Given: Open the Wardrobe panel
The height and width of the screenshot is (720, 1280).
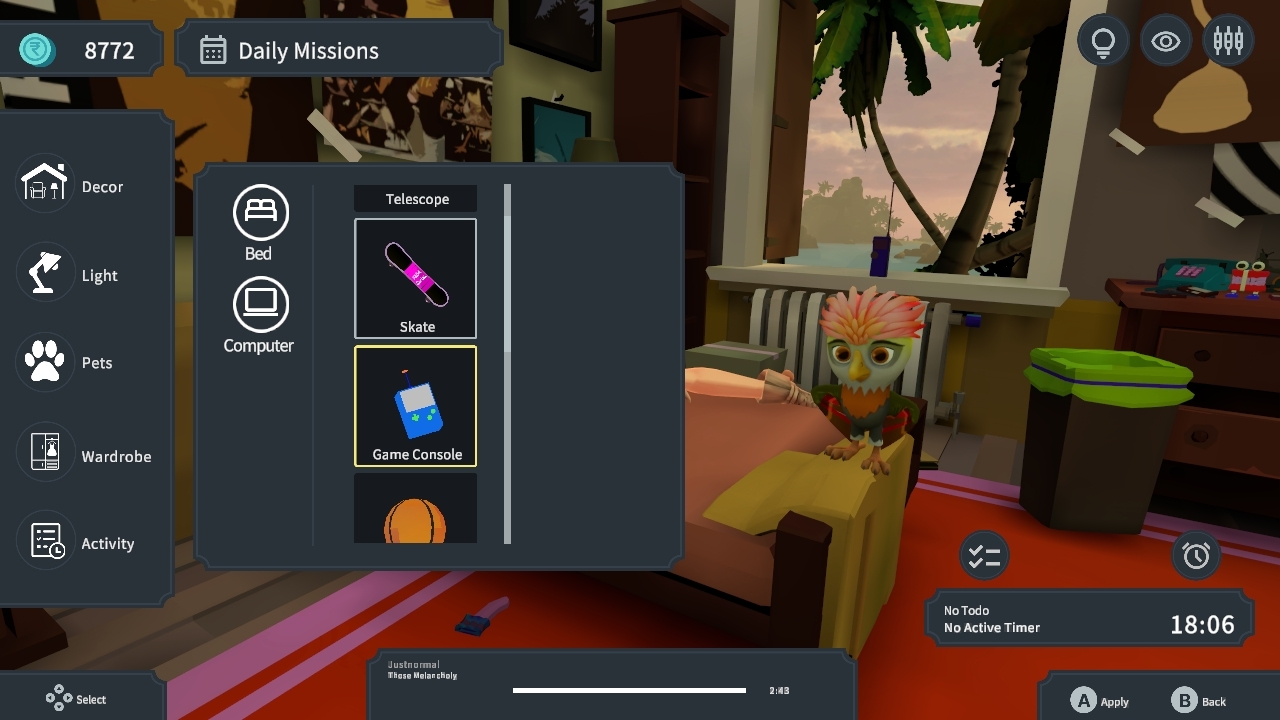Looking at the screenshot, I should tap(44, 452).
